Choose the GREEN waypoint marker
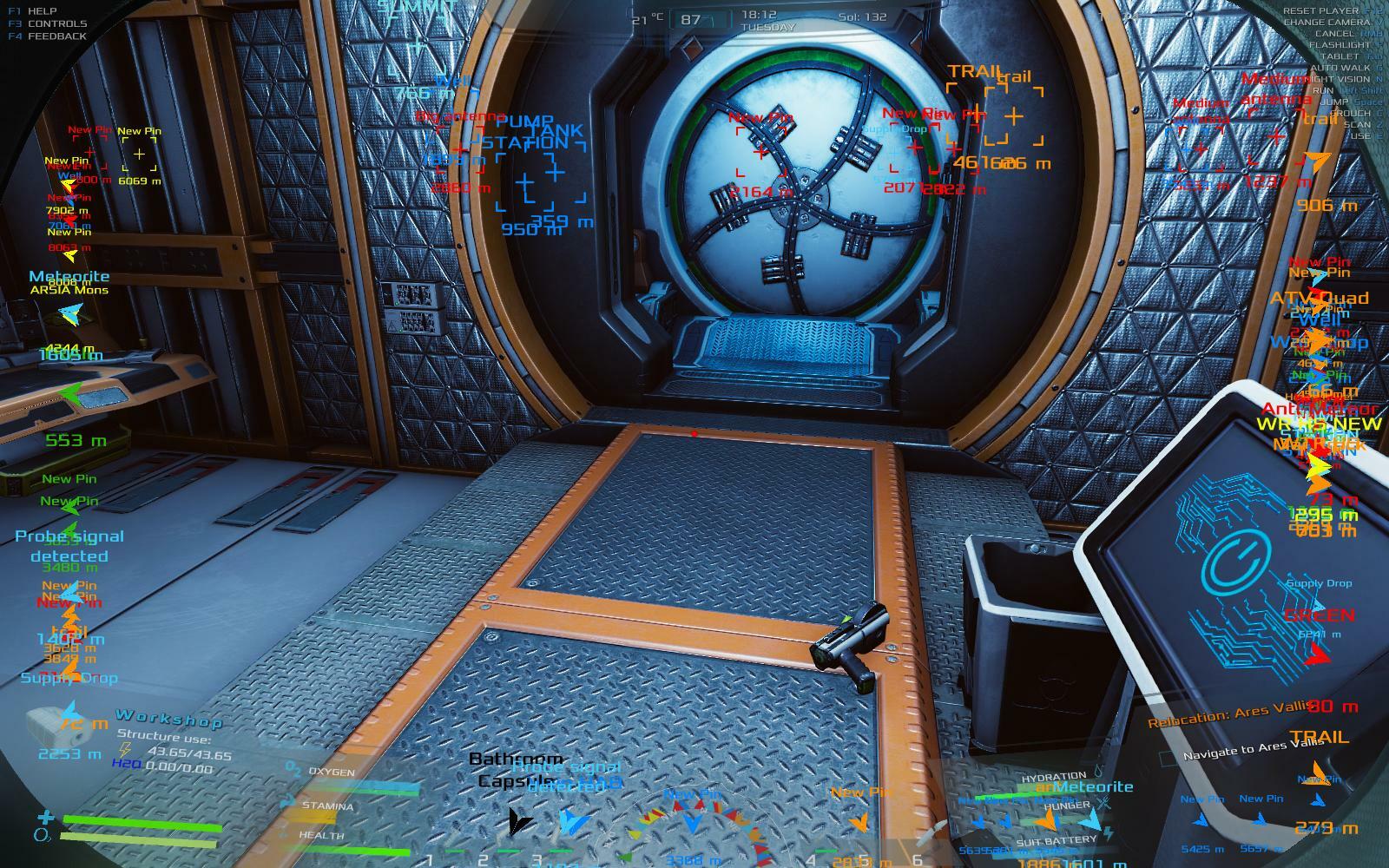 click(1319, 615)
